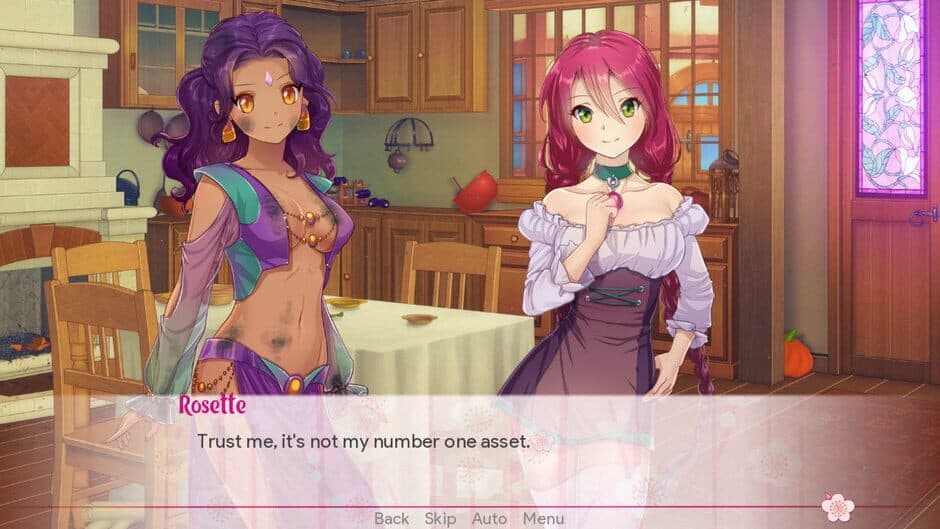940x529 pixels.
Task: Turn on Auto dialogue advance
Action: pos(489,518)
